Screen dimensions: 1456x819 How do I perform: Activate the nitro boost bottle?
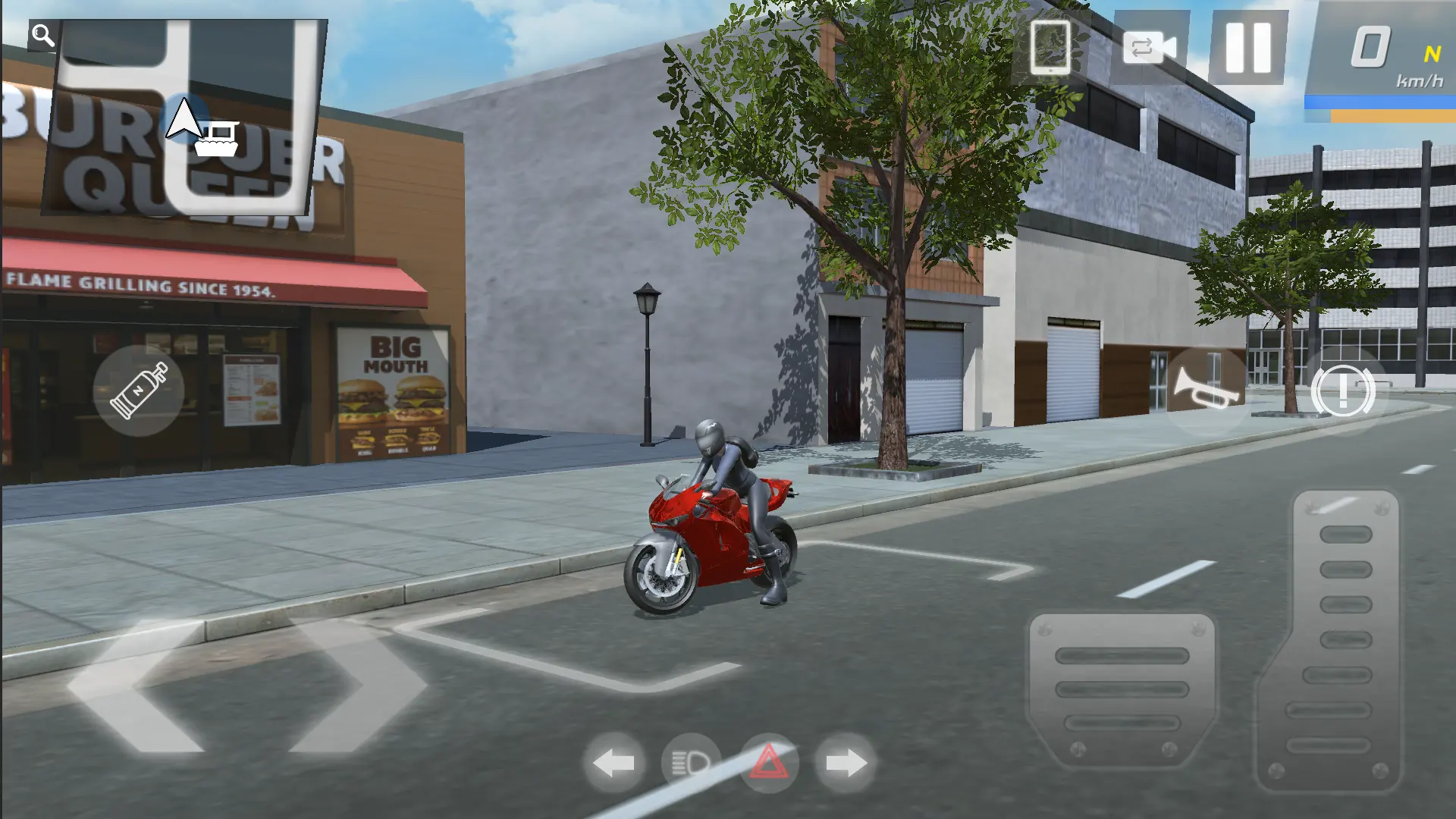(138, 391)
